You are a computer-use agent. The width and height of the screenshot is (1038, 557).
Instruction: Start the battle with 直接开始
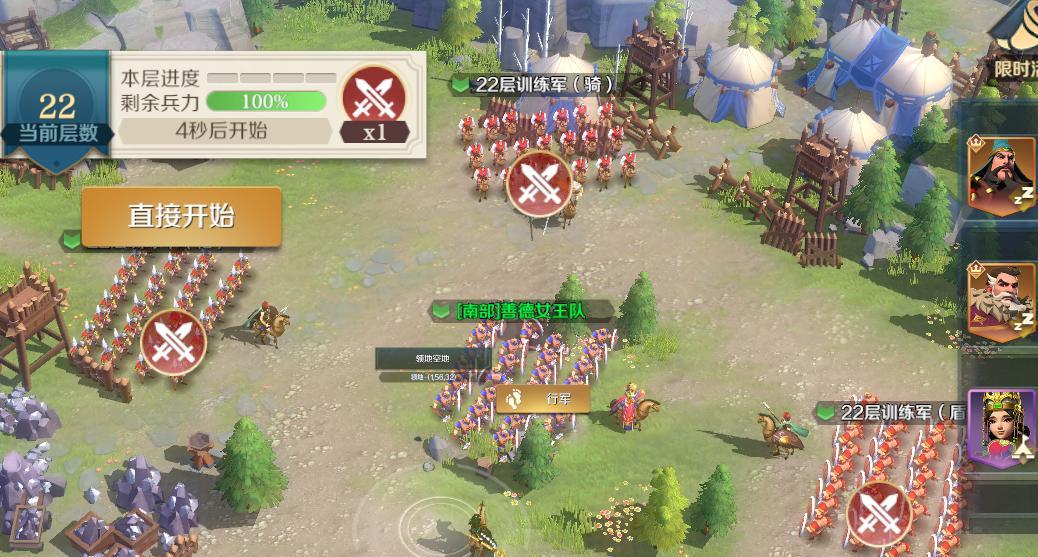(181, 216)
